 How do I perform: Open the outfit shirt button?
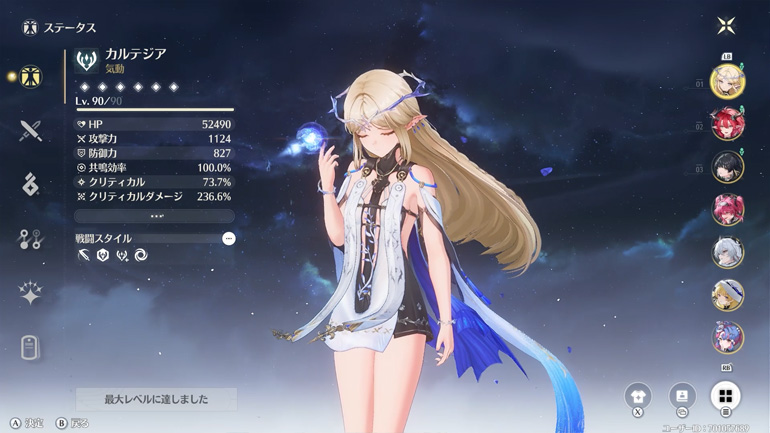[637, 395]
